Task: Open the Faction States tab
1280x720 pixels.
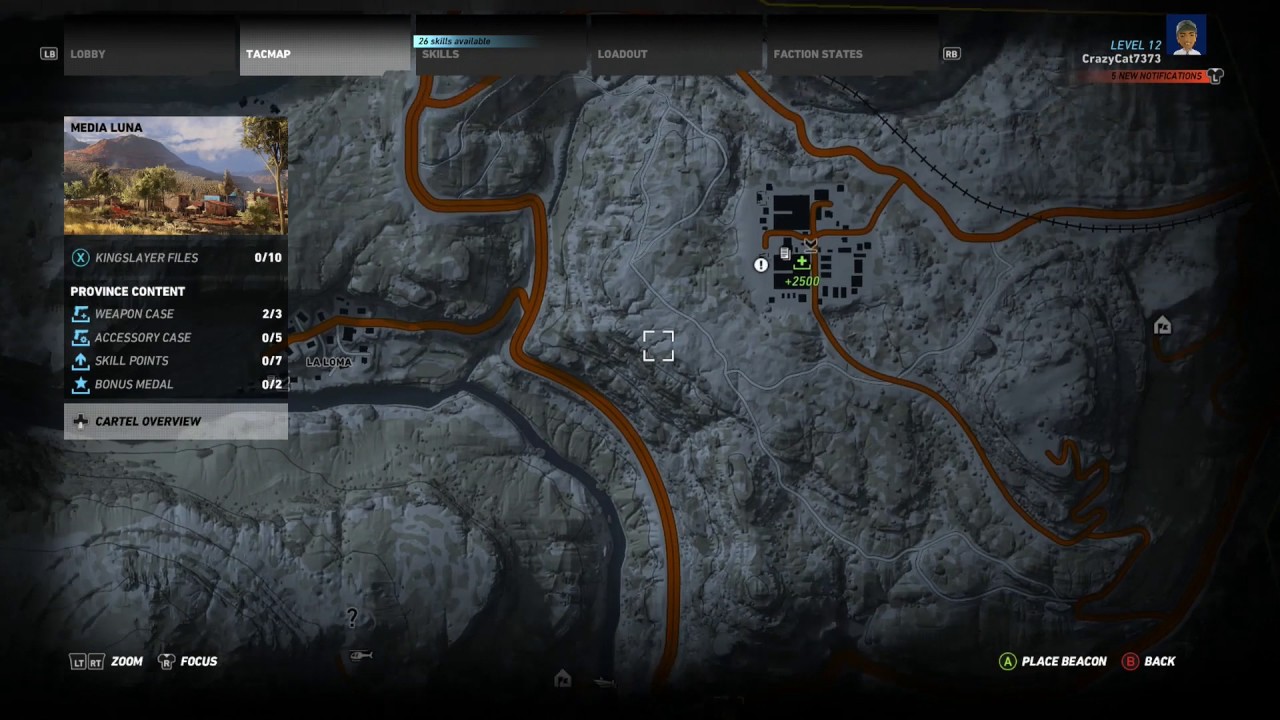Action: 818,54
